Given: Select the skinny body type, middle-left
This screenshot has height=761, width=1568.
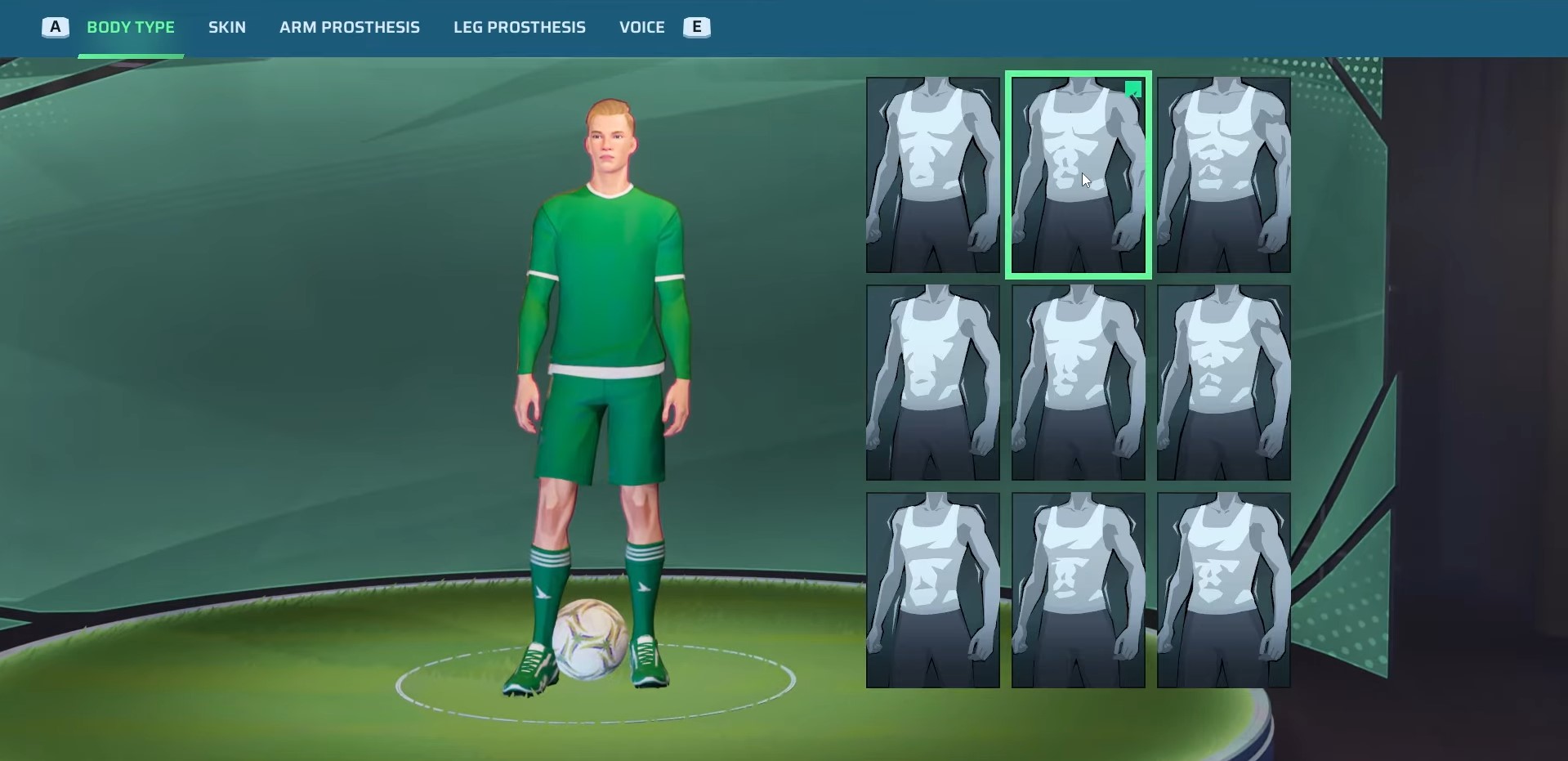Looking at the screenshot, I should coord(932,381).
